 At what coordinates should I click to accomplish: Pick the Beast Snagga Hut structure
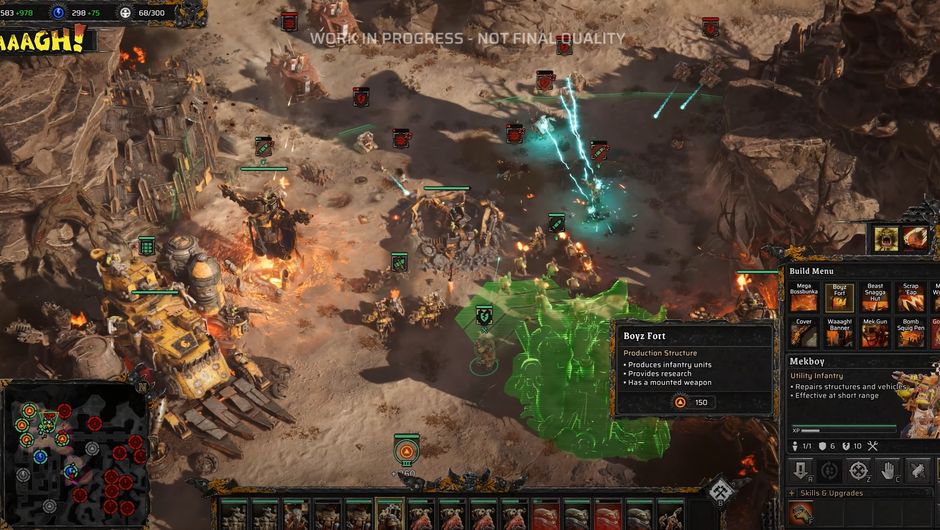coord(875,297)
